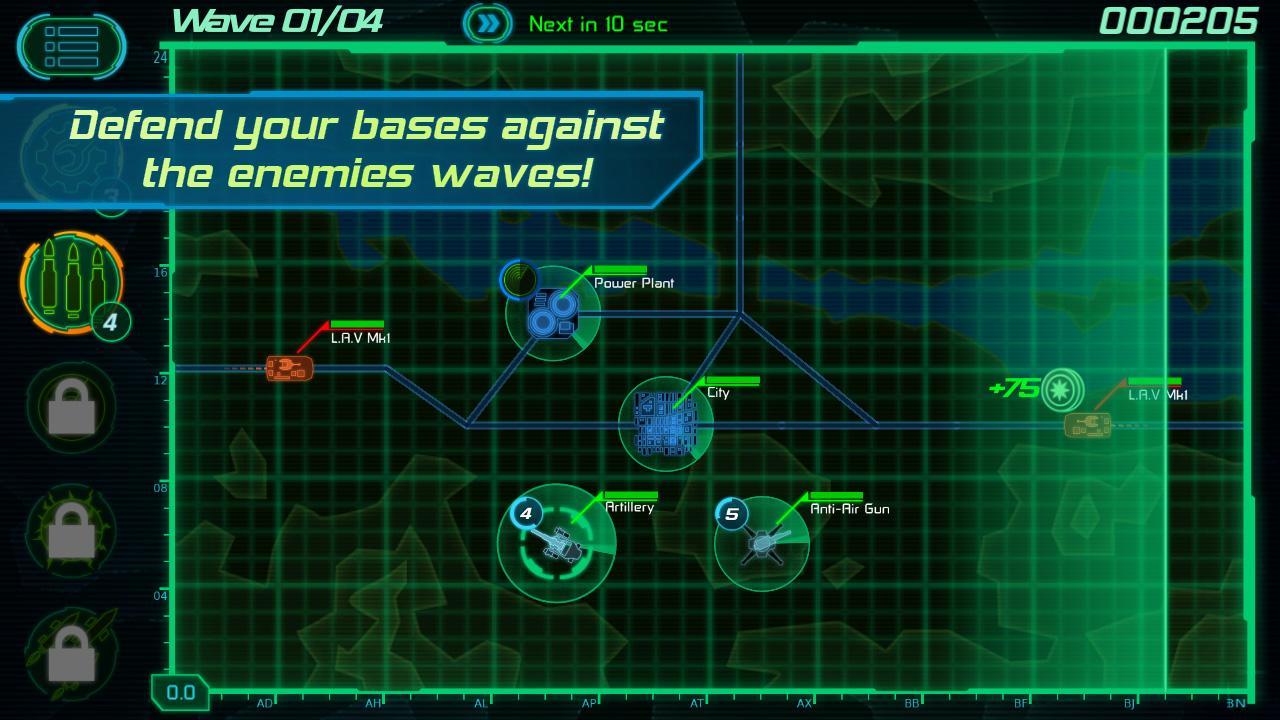Select the Artillery unit
This screenshot has width=1280, height=720.
(556, 543)
